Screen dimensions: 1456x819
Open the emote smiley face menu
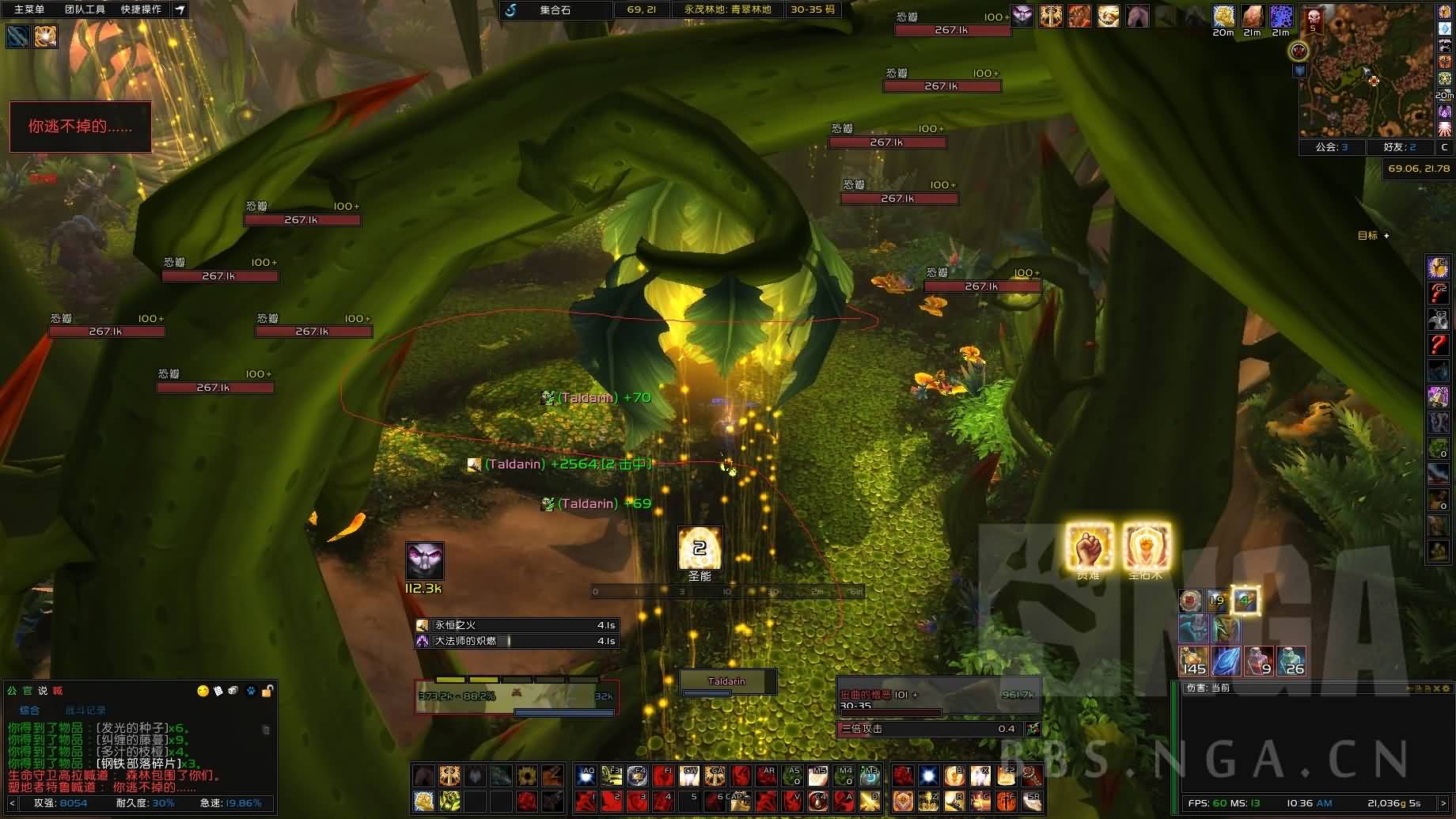[x=203, y=691]
